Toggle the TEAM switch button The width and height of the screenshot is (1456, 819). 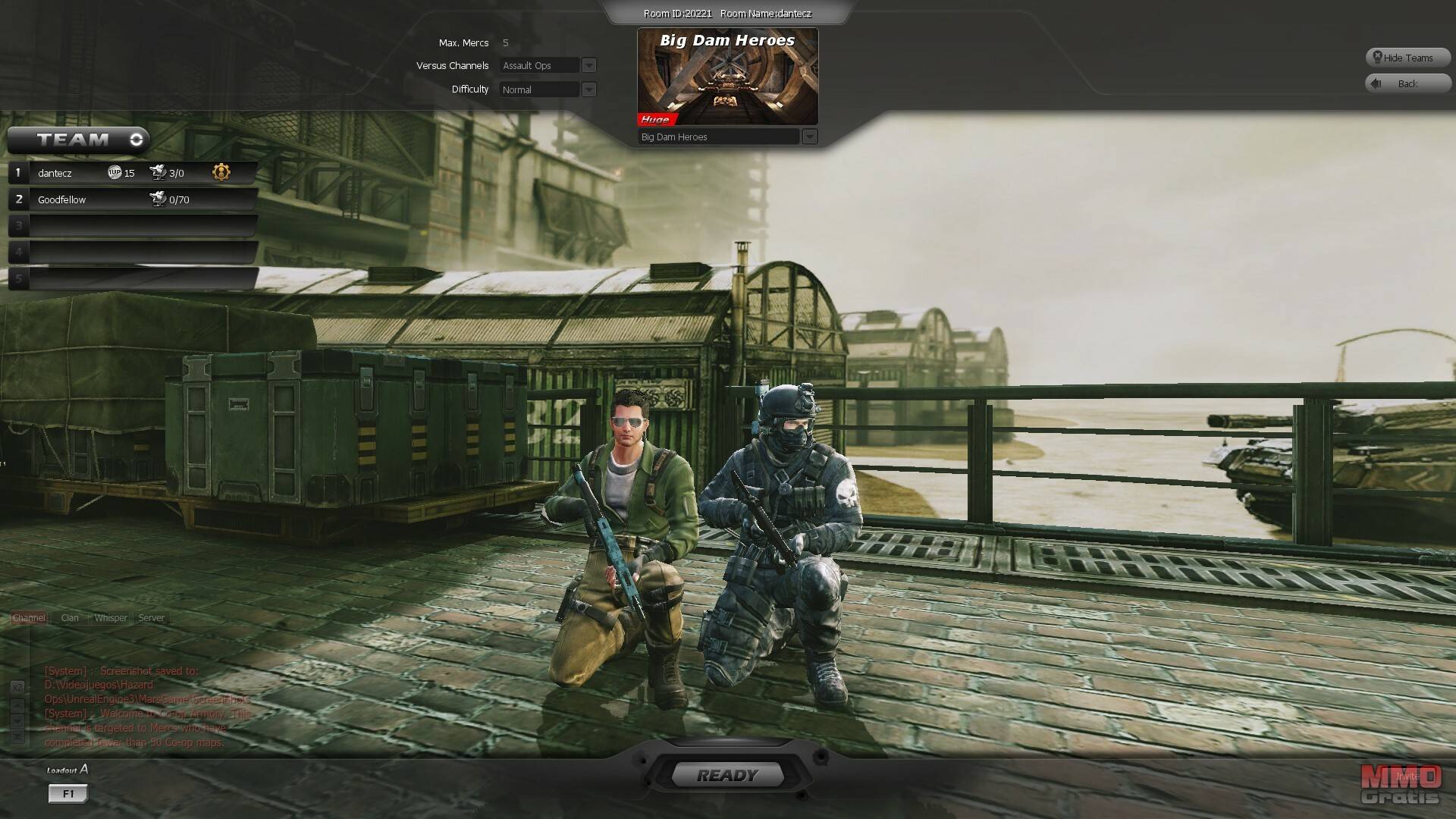136,140
